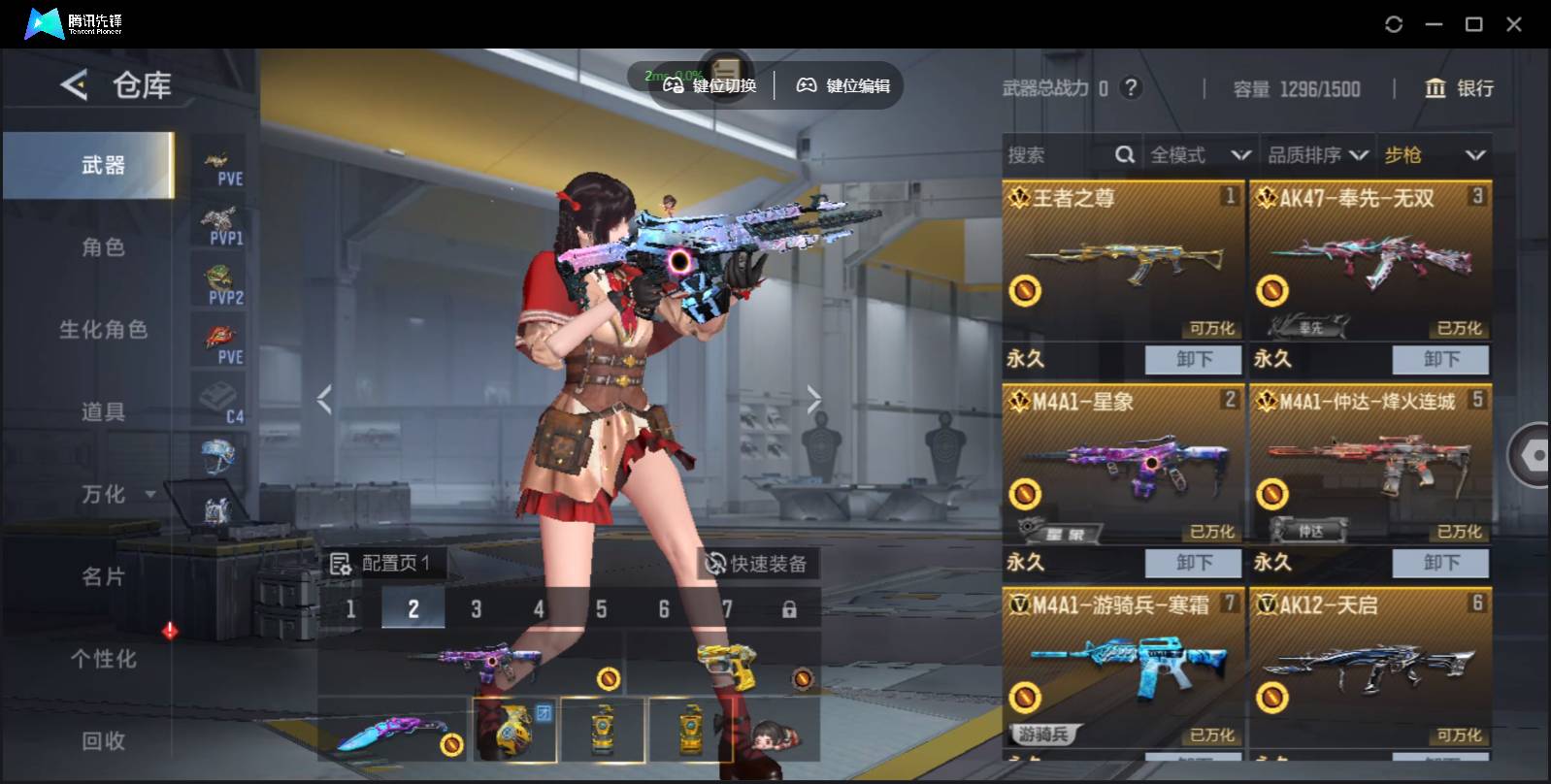Screen dimensions: 1551x784
Task: Click the 快速装备 quick equip button
Action: coord(757,564)
